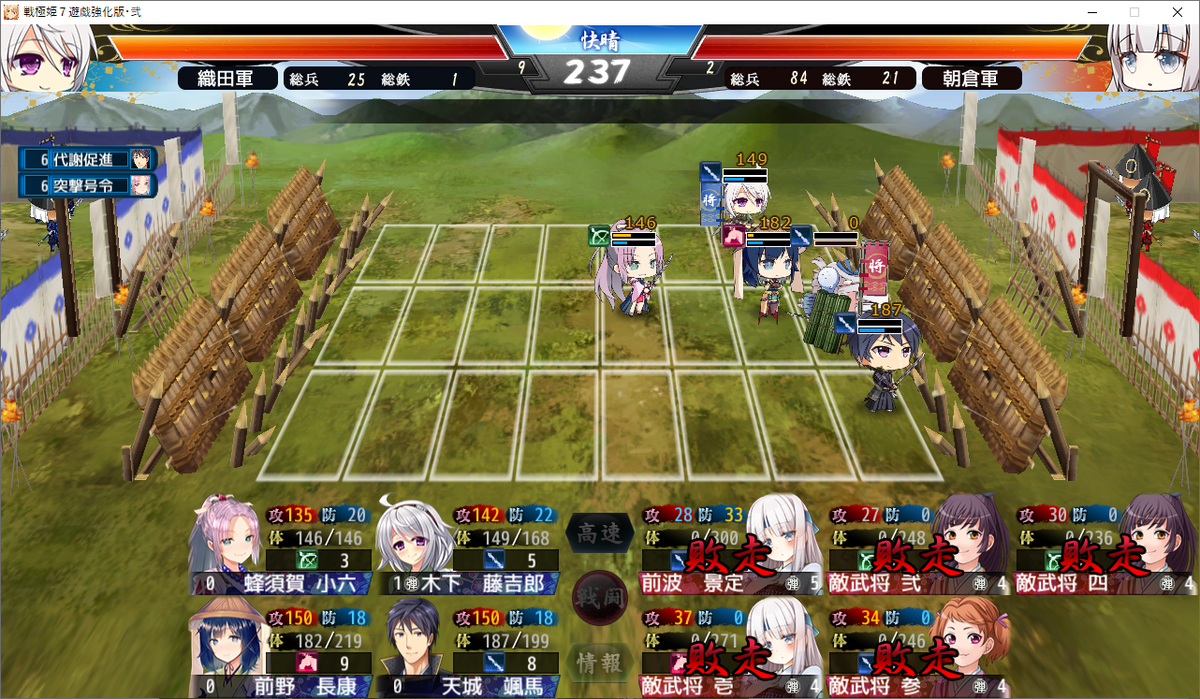The image size is (1200, 699).
Task: Select the 前野 長康 unit card
Action: pos(280,646)
